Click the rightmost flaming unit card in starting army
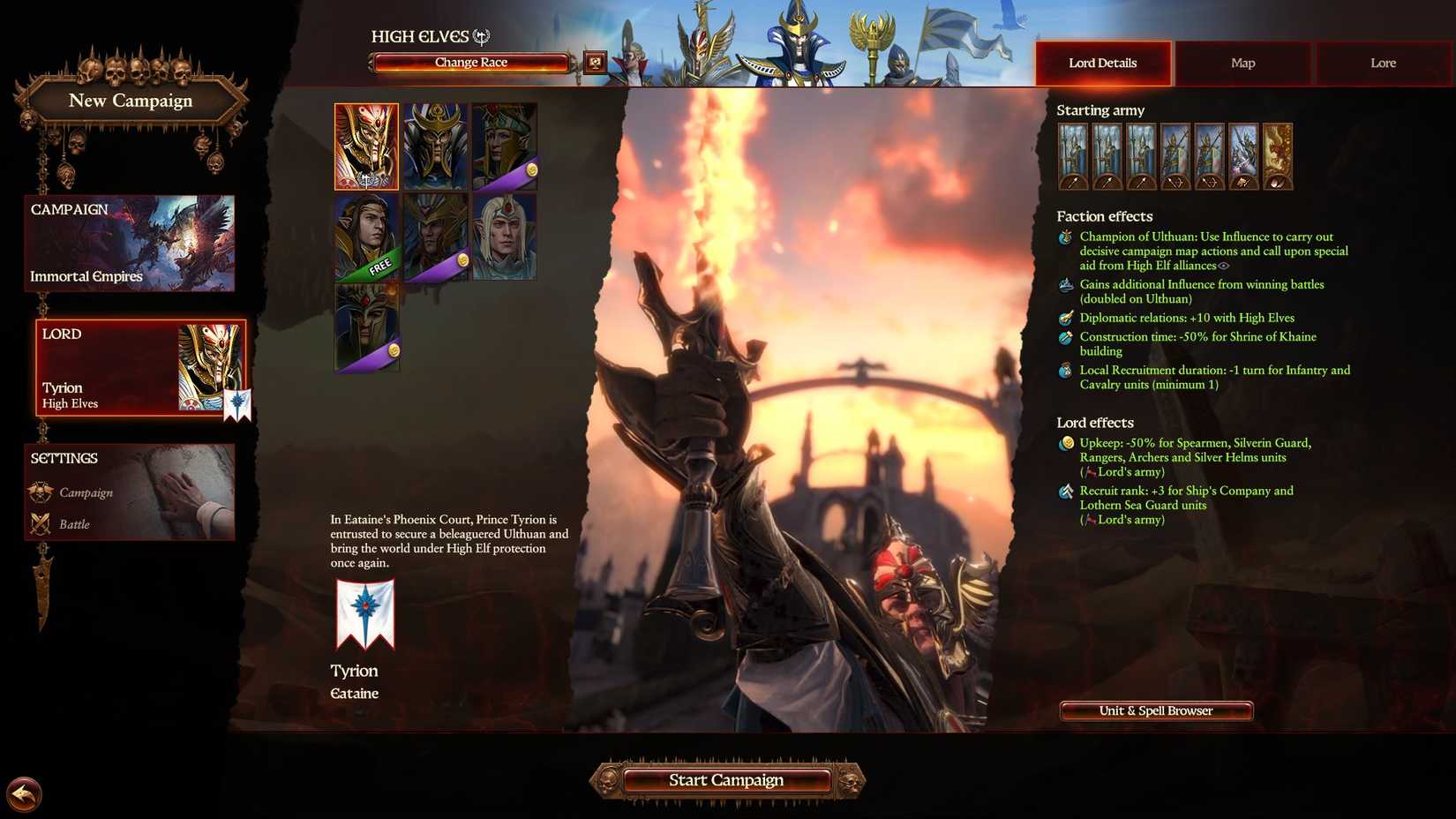 1278,156
